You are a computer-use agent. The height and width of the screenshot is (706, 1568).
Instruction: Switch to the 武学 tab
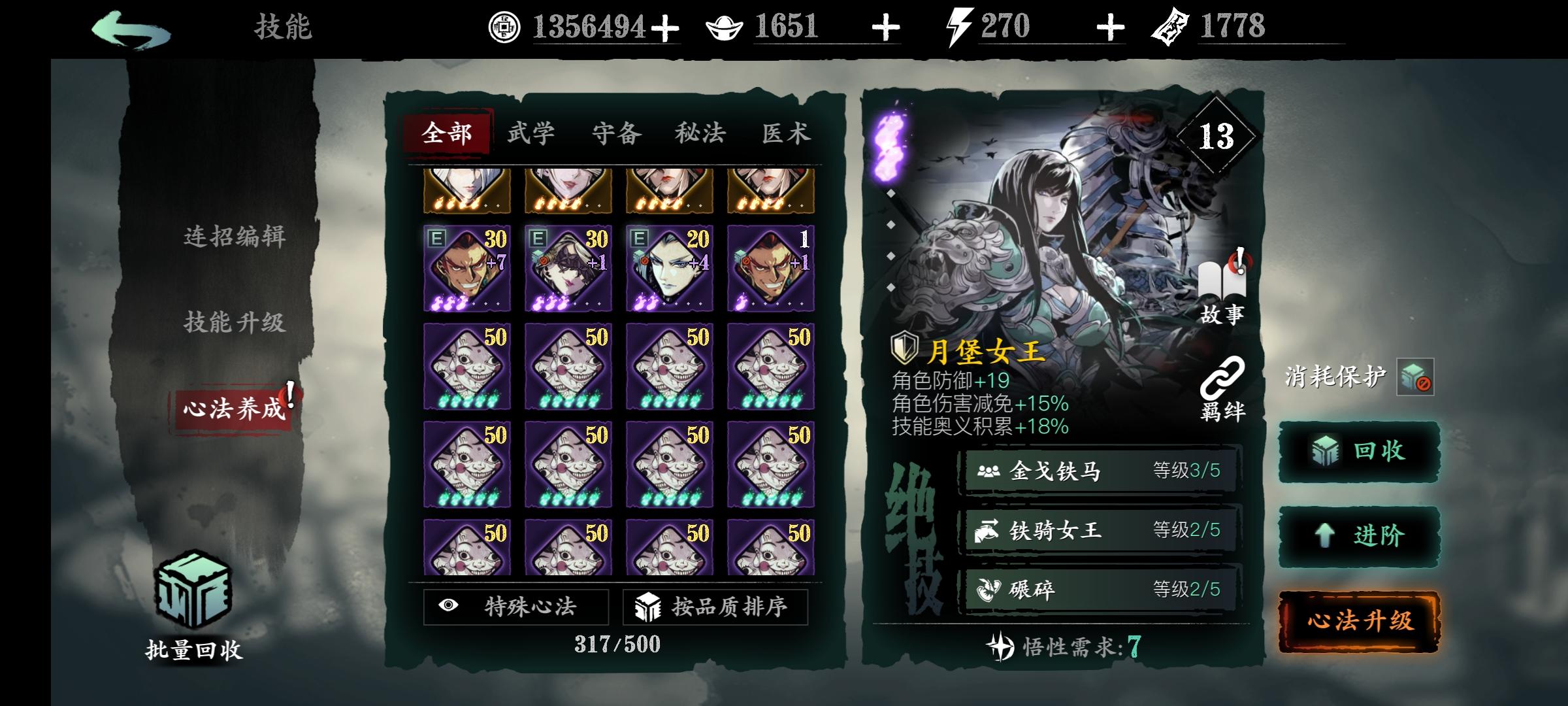point(532,133)
